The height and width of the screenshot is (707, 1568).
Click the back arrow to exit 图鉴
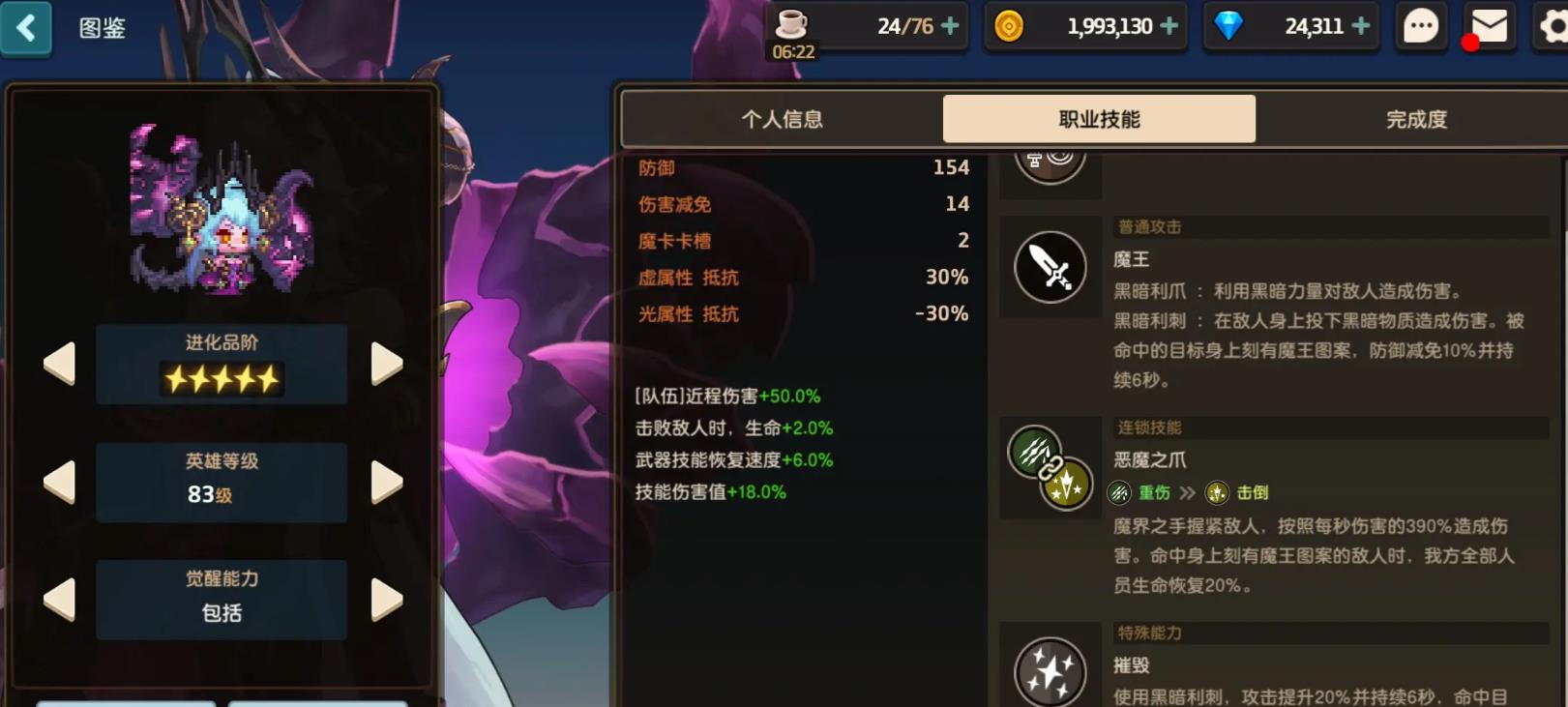(x=27, y=28)
